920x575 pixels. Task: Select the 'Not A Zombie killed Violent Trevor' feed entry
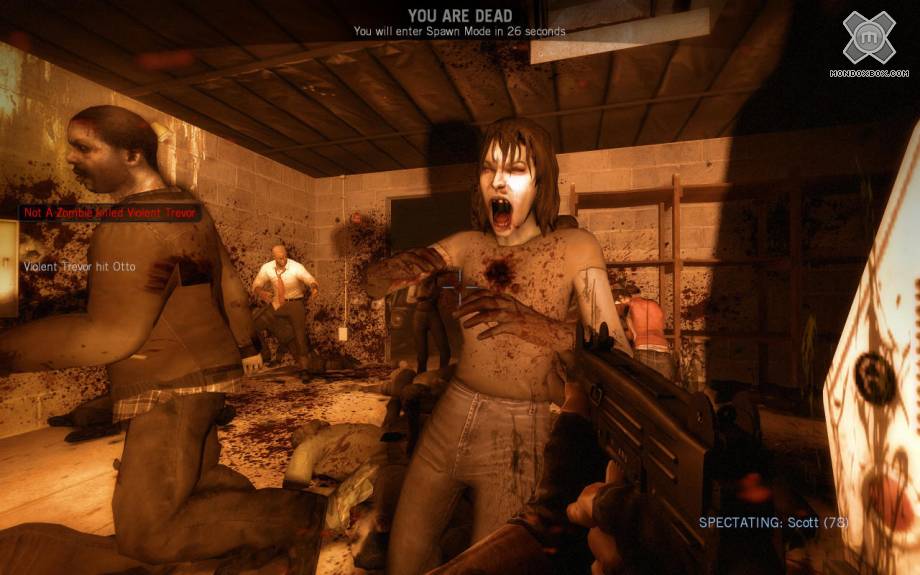[111, 213]
